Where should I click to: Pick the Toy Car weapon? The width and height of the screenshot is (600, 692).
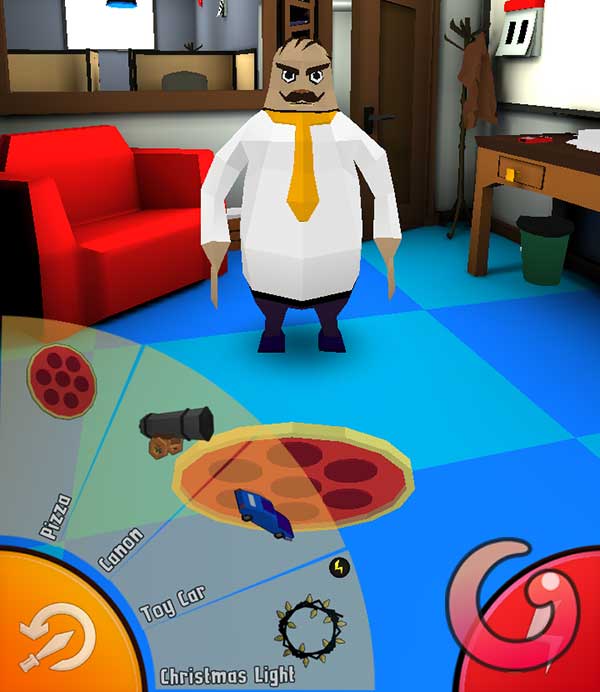(x=264, y=513)
